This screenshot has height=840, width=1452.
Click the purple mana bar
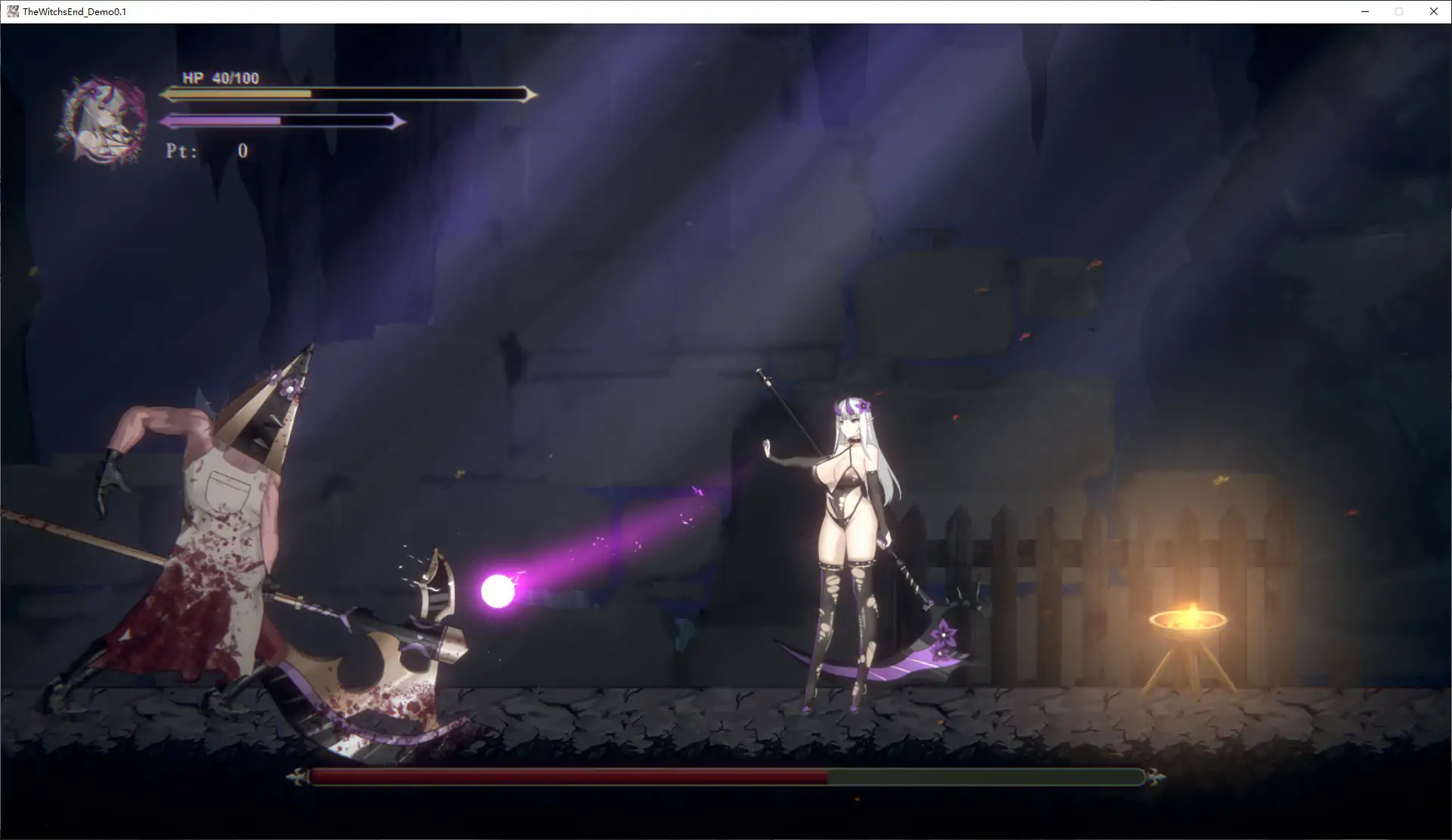coord(223,119)
